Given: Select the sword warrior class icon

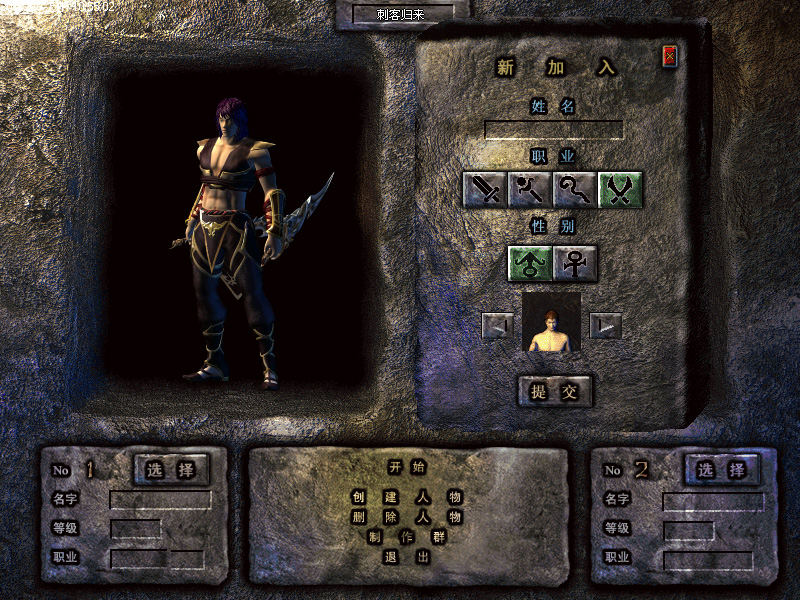Looking at the screenshot, I should [x=485, y=189].
